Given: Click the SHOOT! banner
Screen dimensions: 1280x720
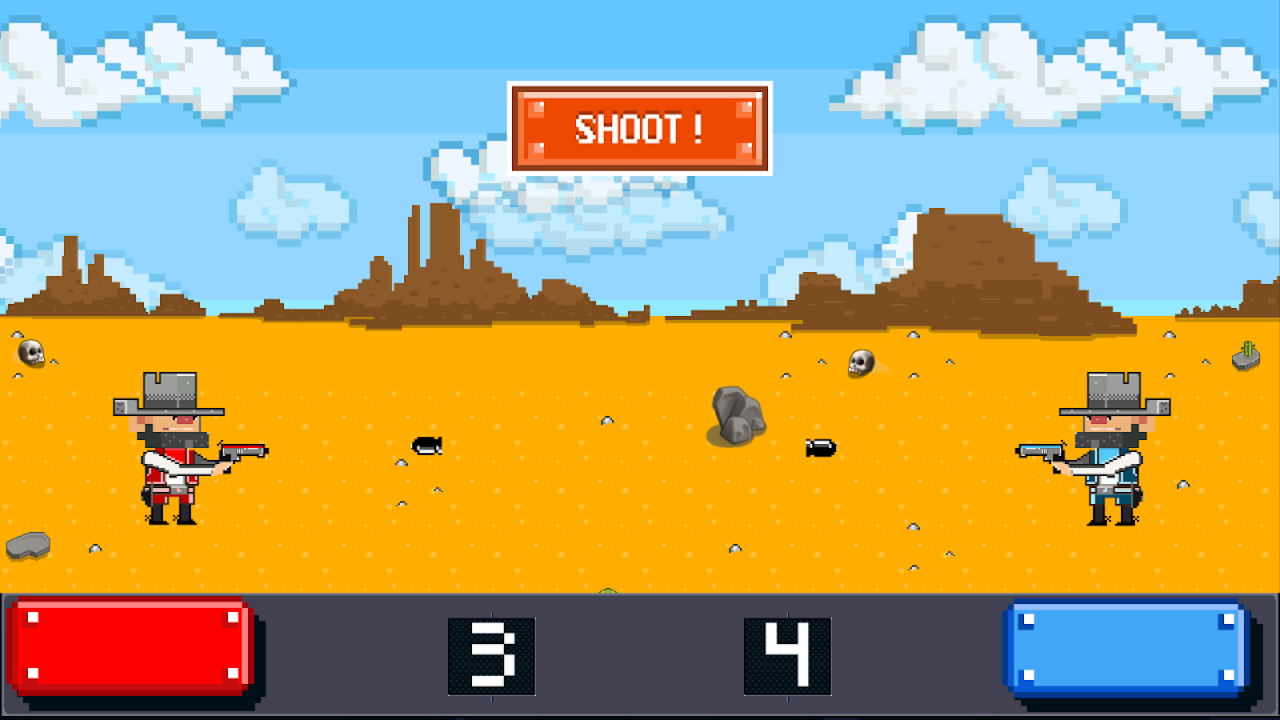Looking at the screenshot, I should (x=640, y=128).
